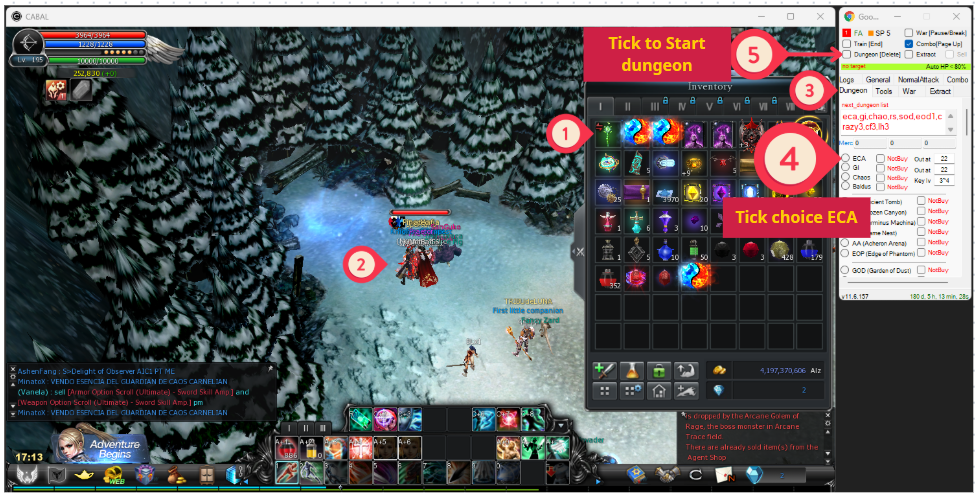Open the General tab
The width and height of the screenshot is (977, 496).
click(x=878, y=79)
